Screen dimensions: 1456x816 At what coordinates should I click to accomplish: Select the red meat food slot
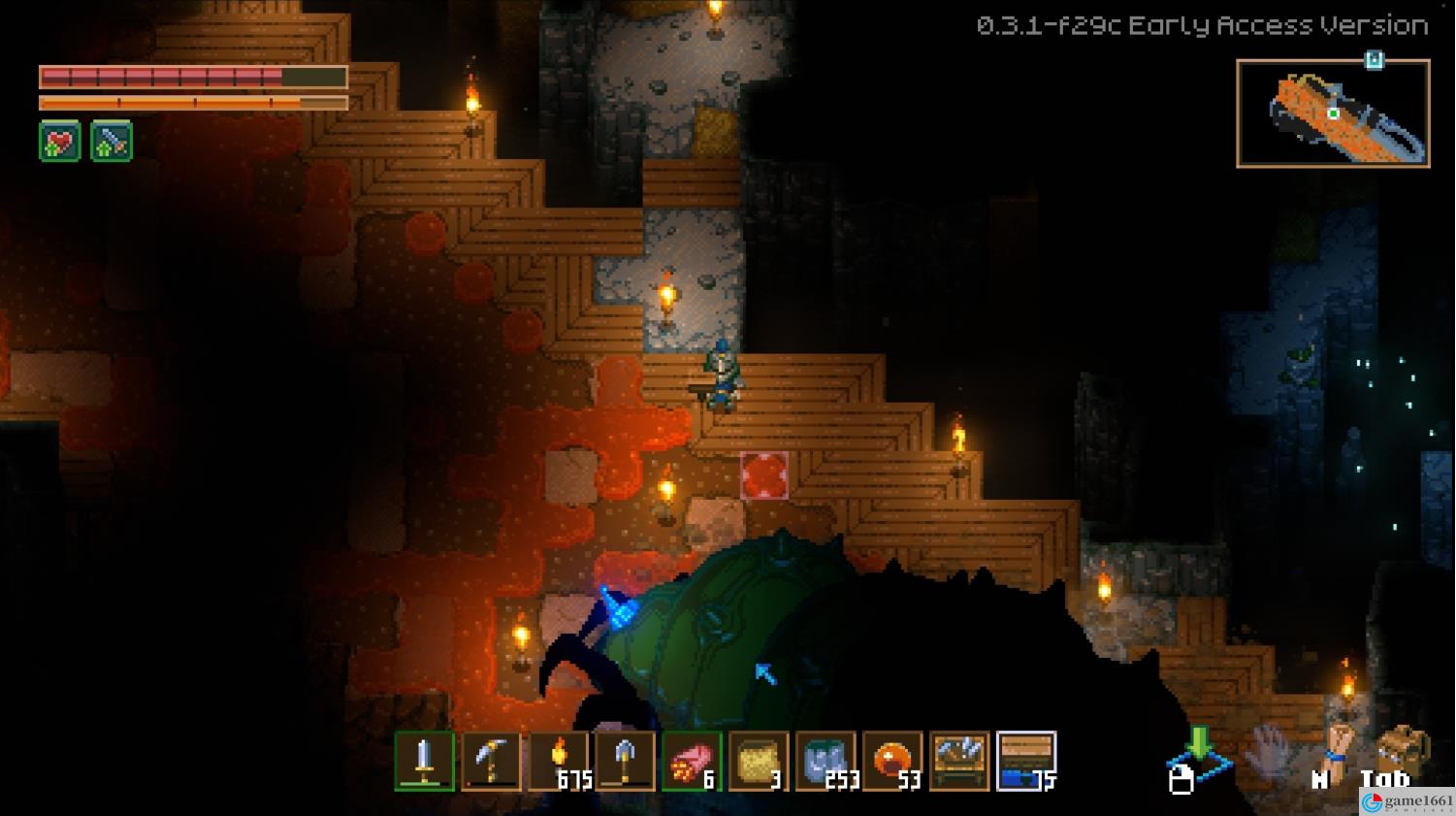(x=692, y=761)
